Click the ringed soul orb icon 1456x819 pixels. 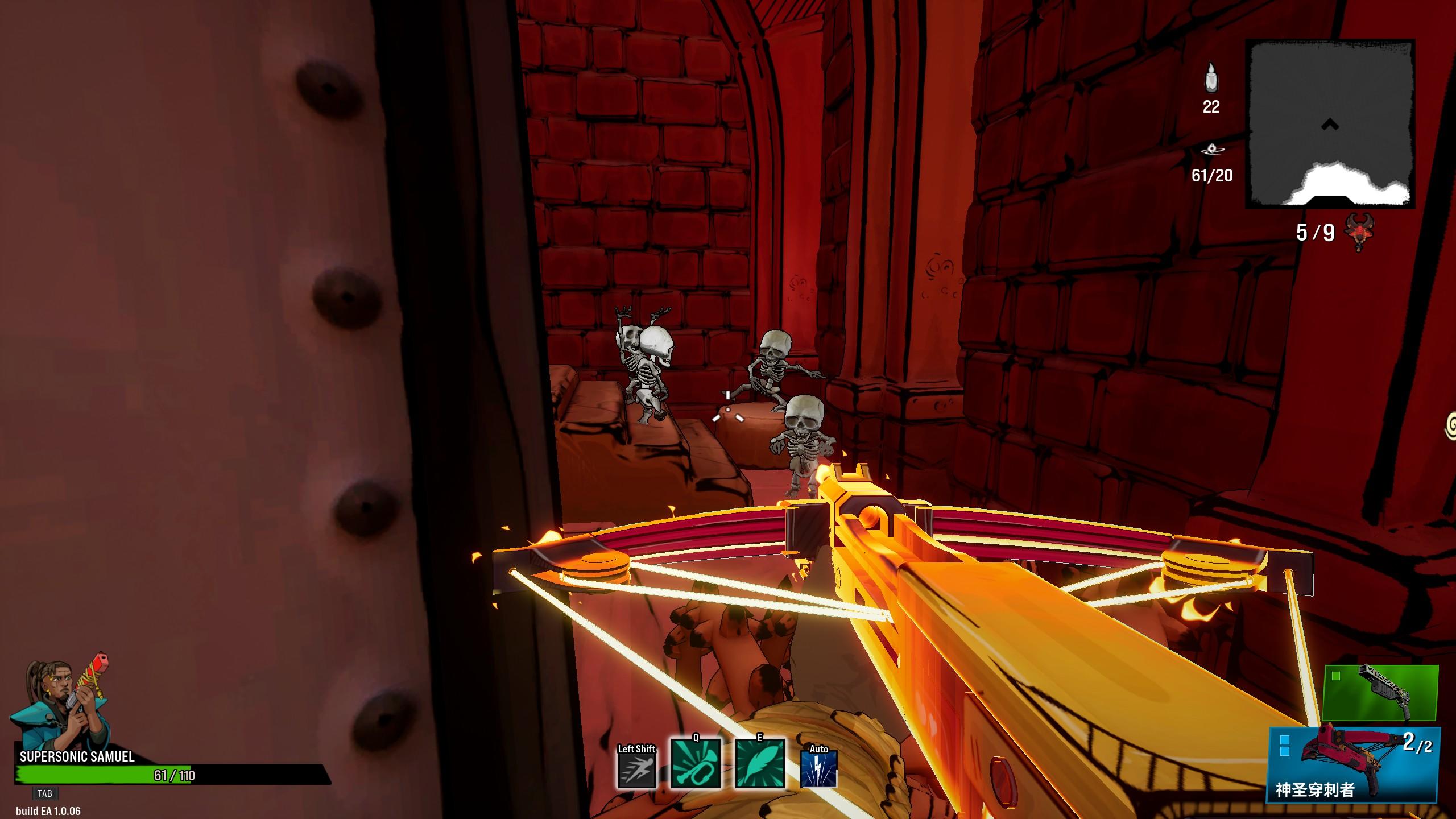(x=1212, y=150)
